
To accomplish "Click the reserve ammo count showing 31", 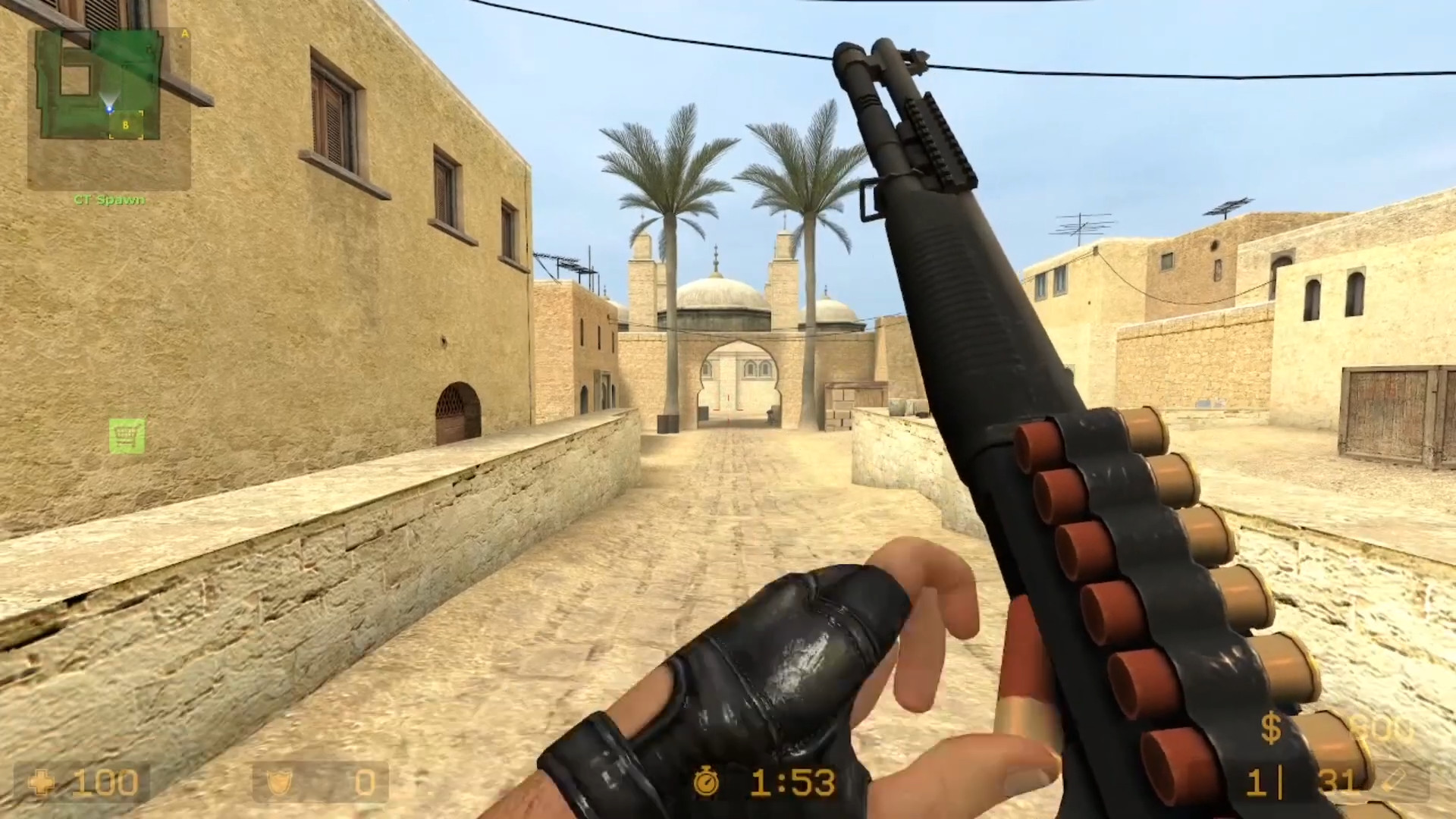I will pos(1339,780).
